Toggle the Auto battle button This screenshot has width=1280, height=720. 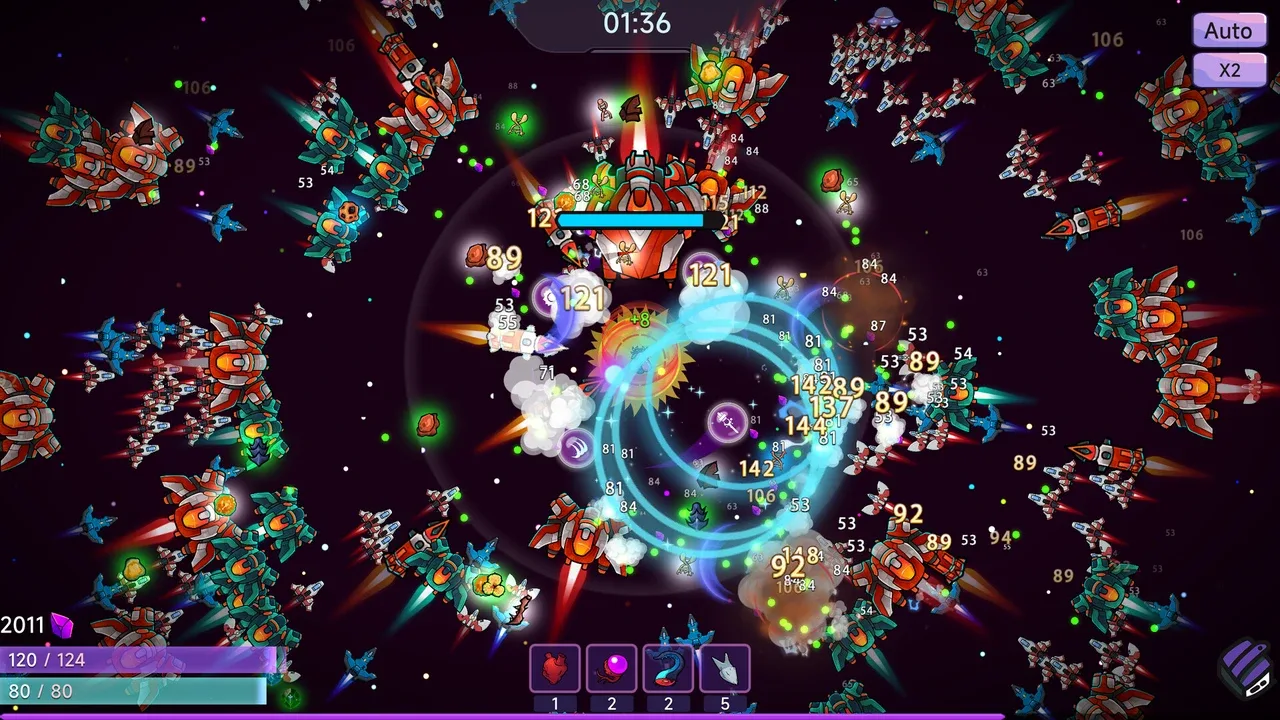coord(1228,31)
